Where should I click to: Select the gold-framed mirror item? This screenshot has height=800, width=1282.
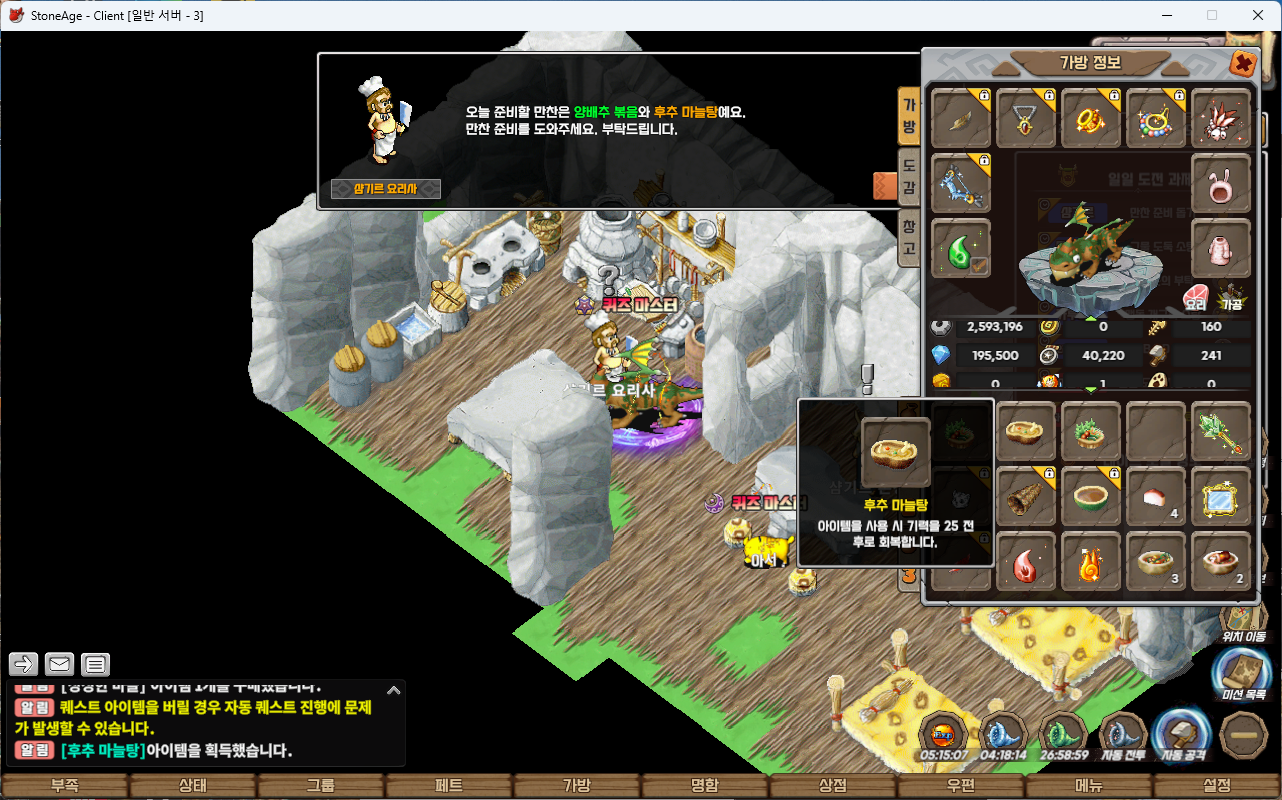pyautogui.click(x=1221, y=496)
